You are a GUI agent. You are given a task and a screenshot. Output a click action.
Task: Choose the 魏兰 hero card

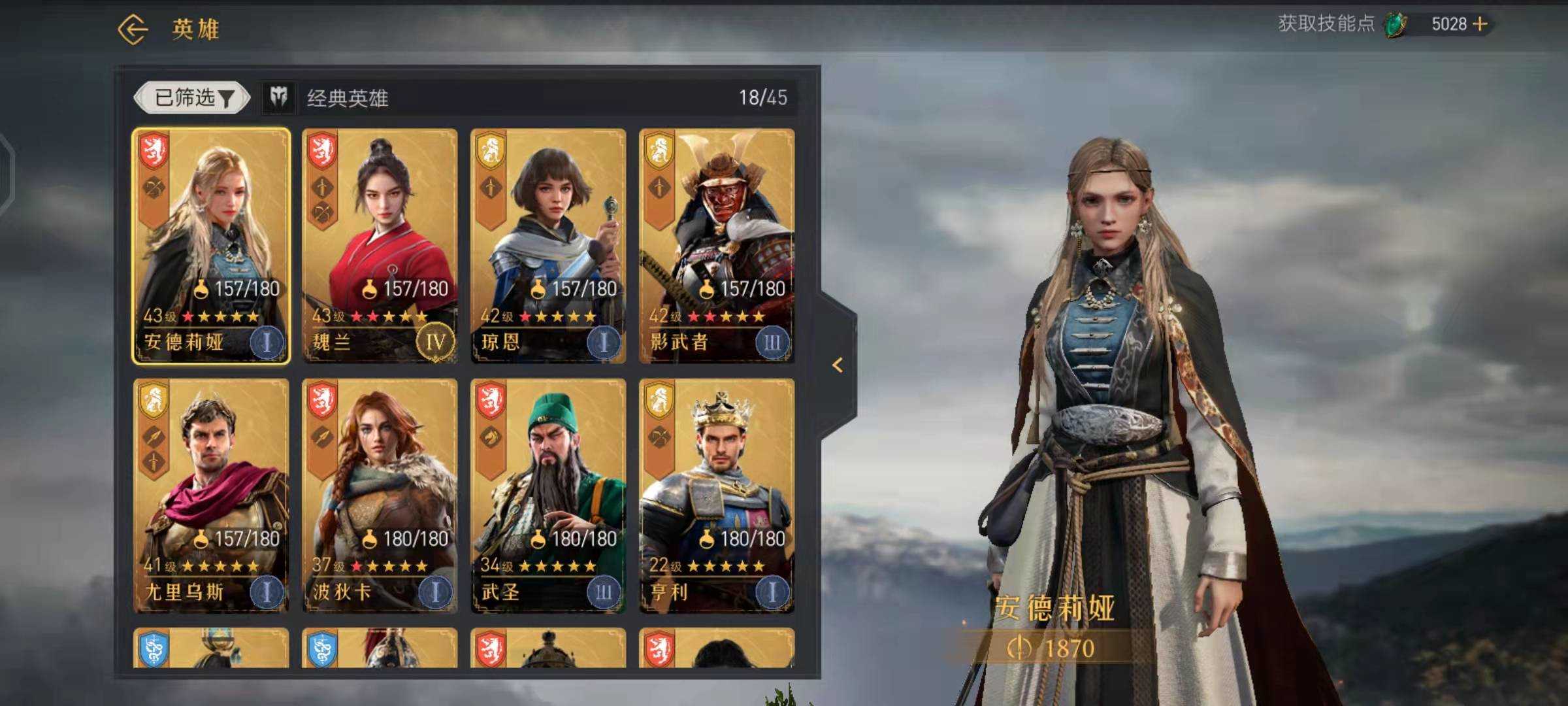click(x=380, y=245)
